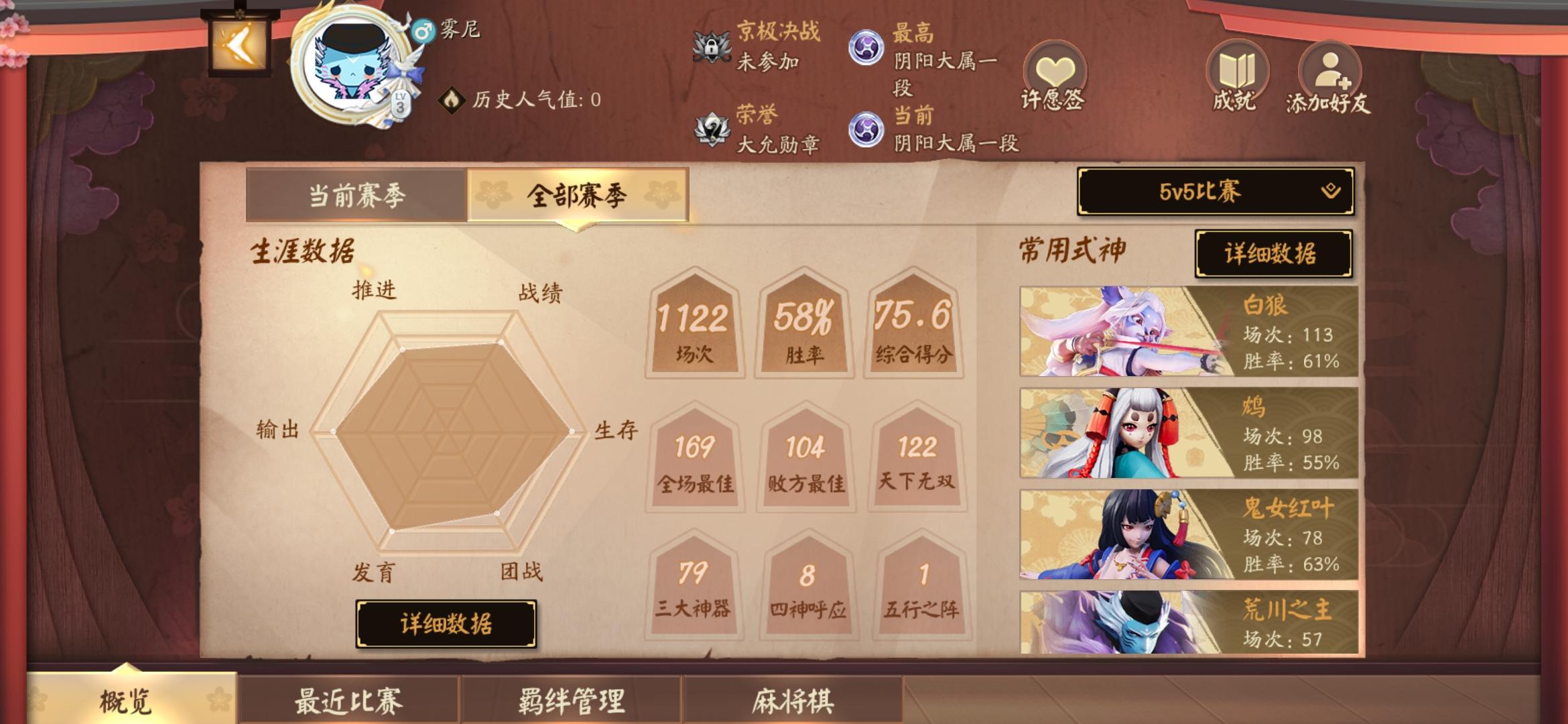The height and width of the screenshot is (724, 1568).
Task: Click the 详细数据 button under 生涯数据
Action: point(448,623)
